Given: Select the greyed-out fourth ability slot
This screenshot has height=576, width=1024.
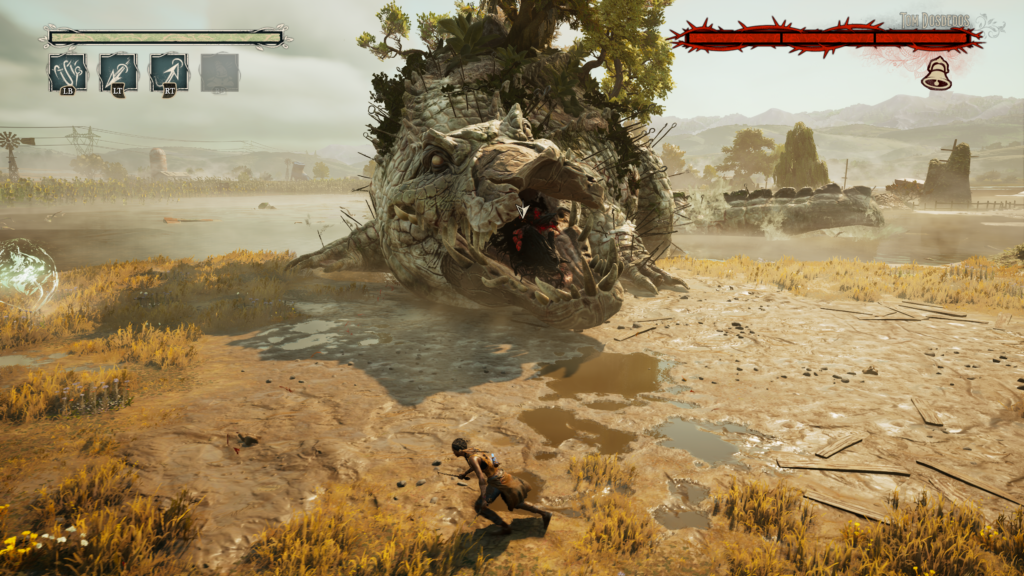Looking at the screenshot, I should click(219, 73).
